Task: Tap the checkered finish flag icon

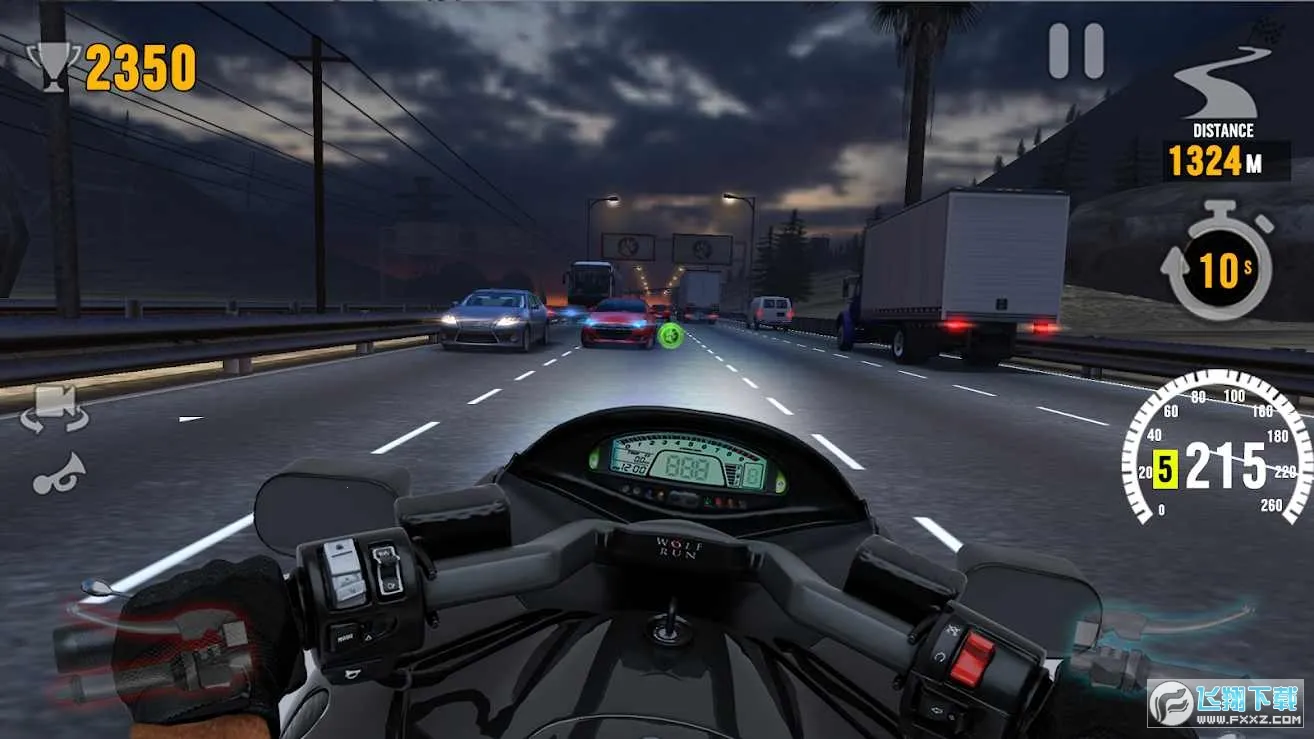Action: point(1270,30)
